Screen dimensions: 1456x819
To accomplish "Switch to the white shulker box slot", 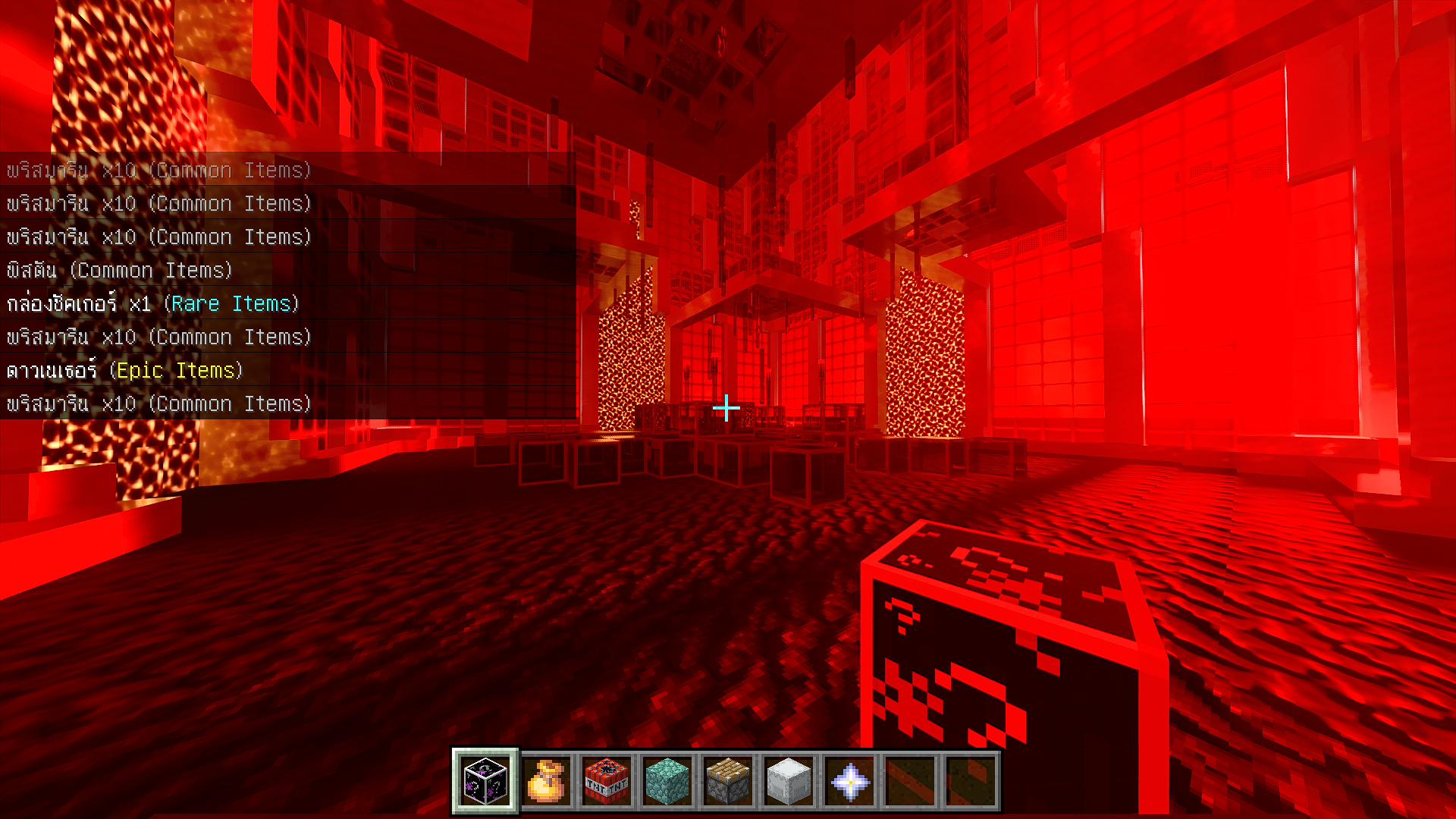I will click(x=789, y=781).
